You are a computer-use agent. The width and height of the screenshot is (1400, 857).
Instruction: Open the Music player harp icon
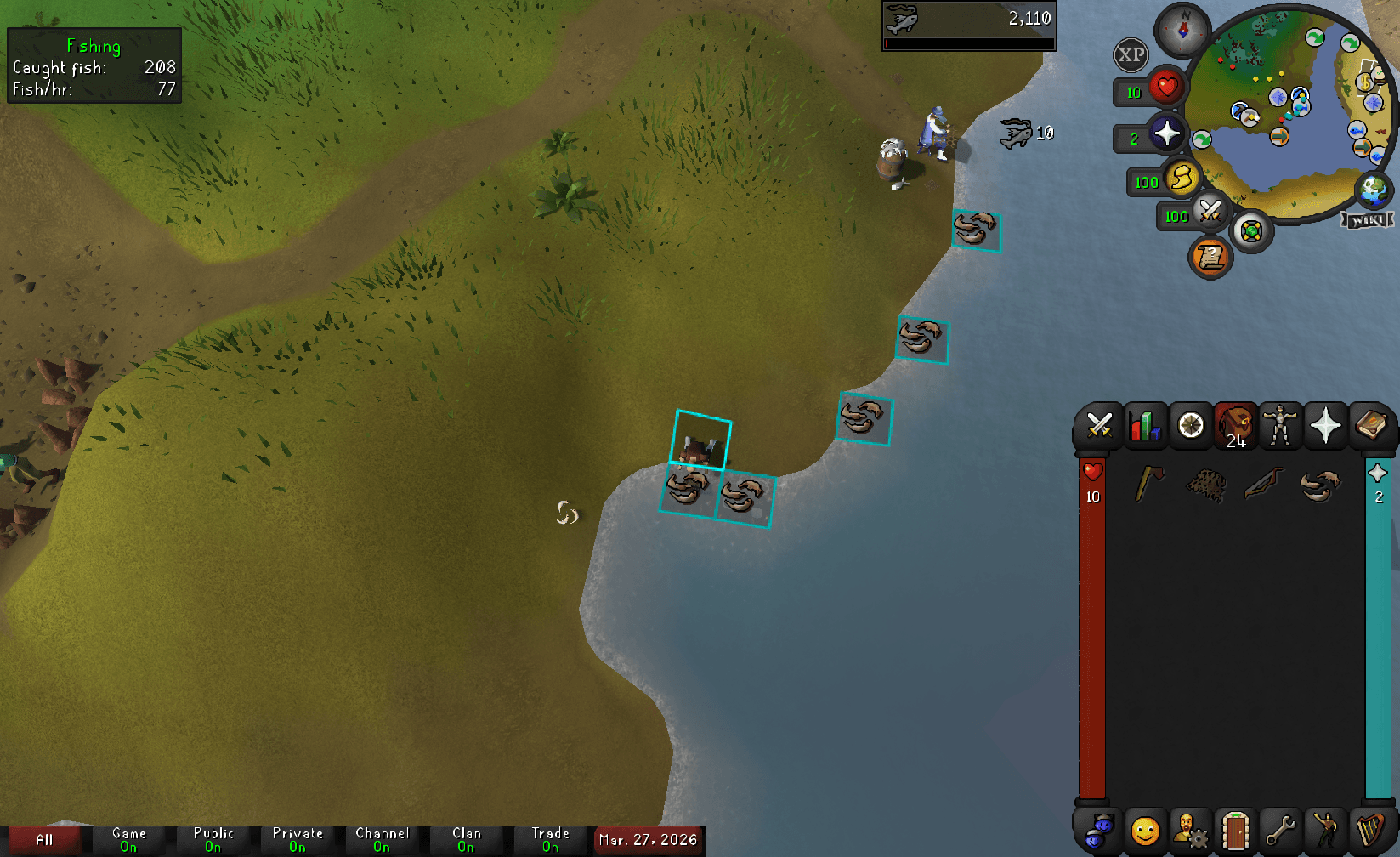[1370, 831]
